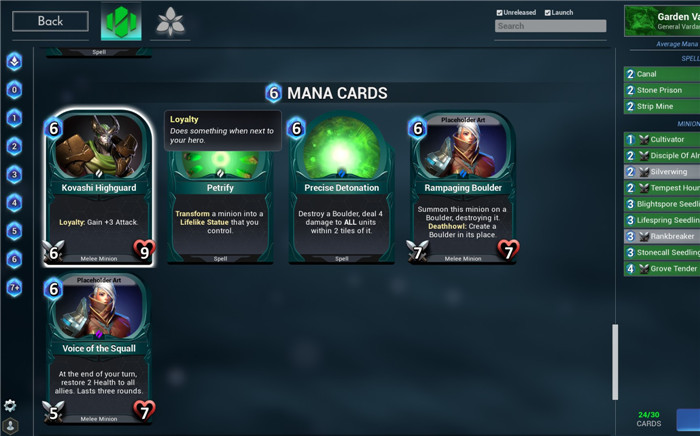Switch to the green faction cards tab
700x436 pixels.
coord(121,22)
